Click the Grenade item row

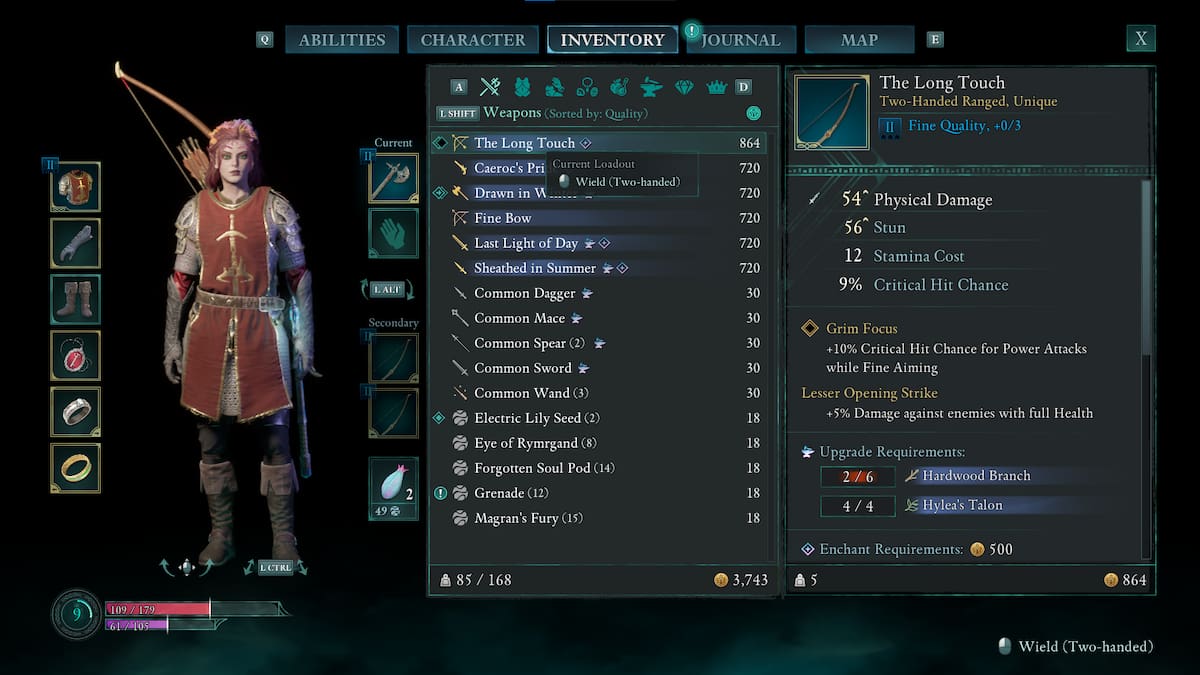pos(500,493)
